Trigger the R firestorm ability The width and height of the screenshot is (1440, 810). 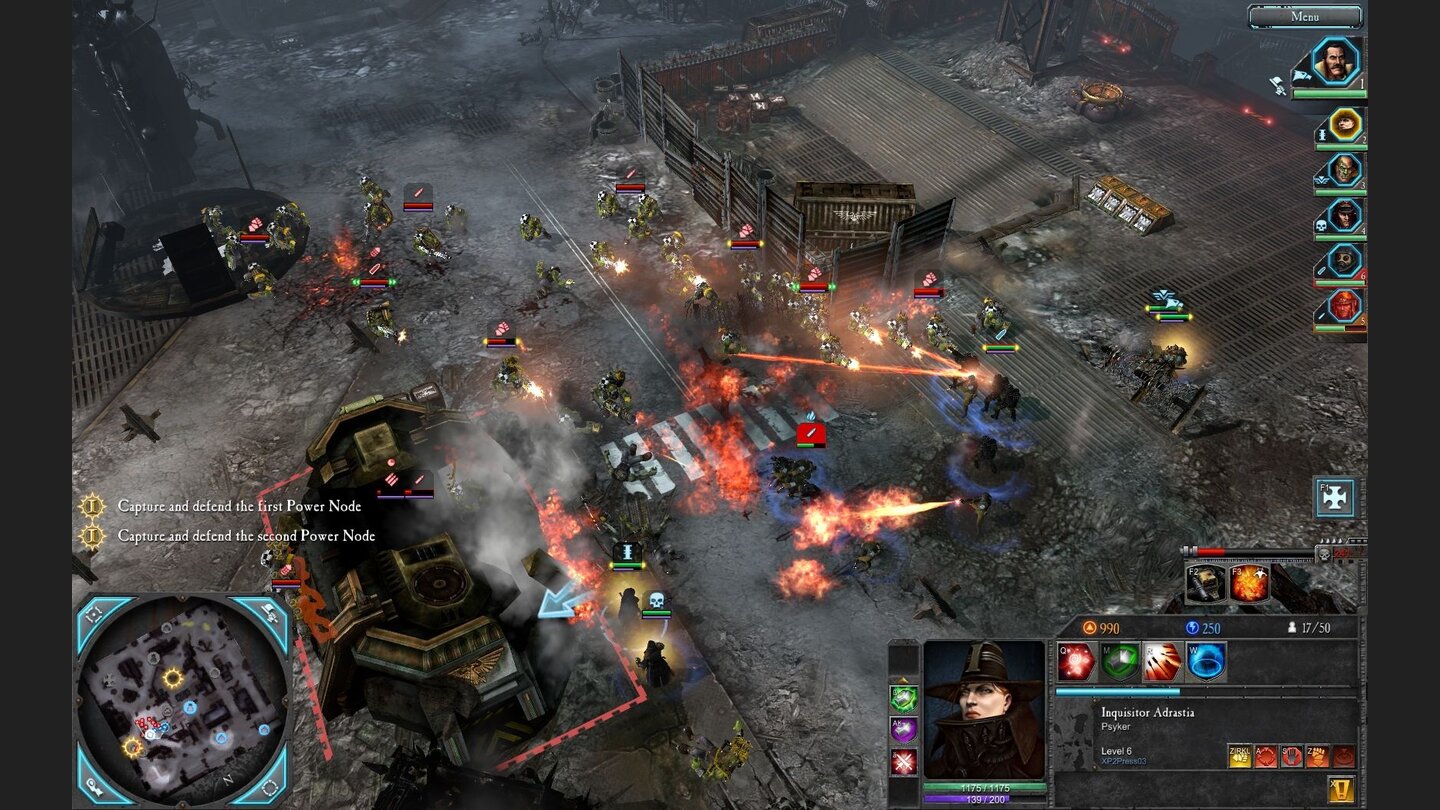coord(1162,662)
